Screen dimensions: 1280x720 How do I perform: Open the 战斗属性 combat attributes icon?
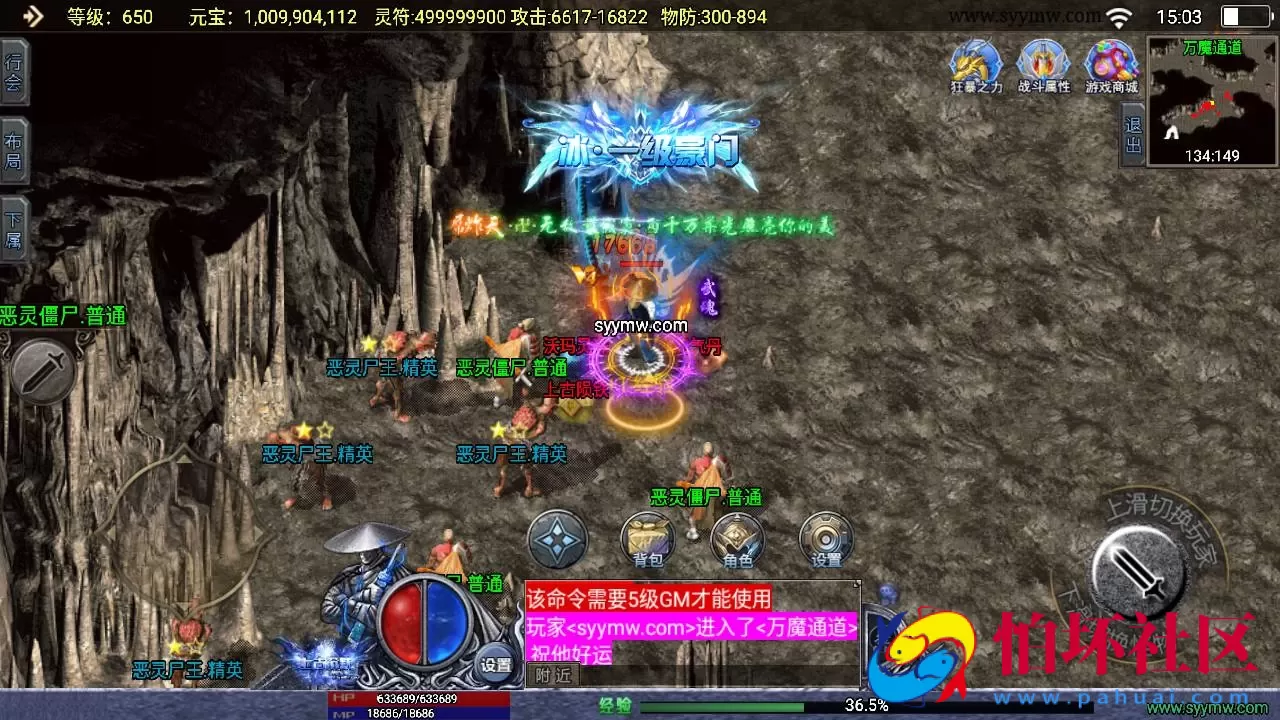(x=1043, y=66)
